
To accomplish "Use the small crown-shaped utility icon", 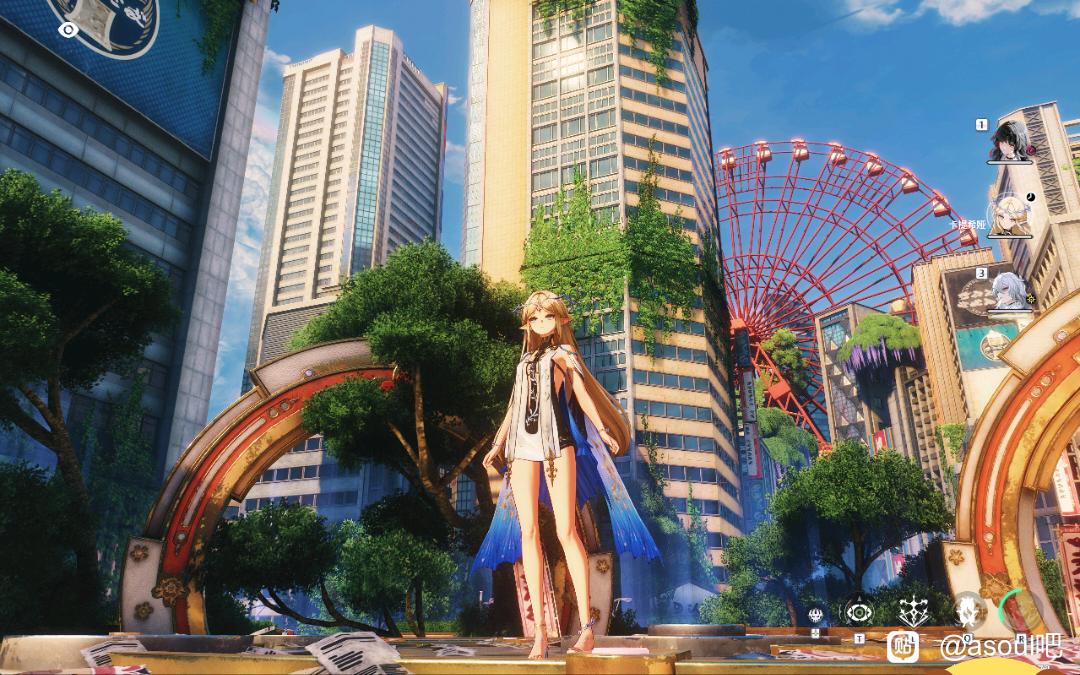I will point(815,614).
